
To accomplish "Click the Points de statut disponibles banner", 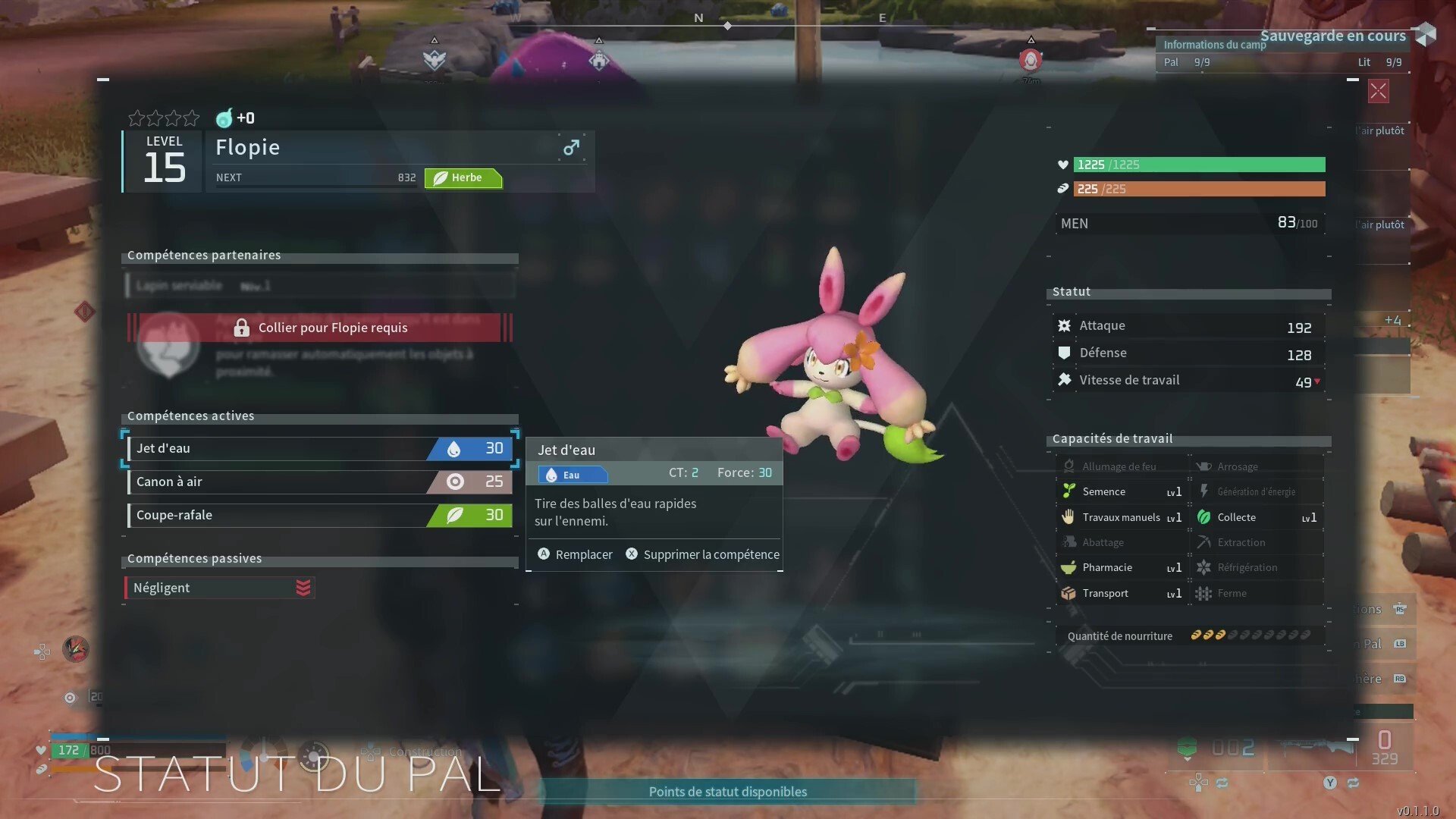I will tap(727, 792).
